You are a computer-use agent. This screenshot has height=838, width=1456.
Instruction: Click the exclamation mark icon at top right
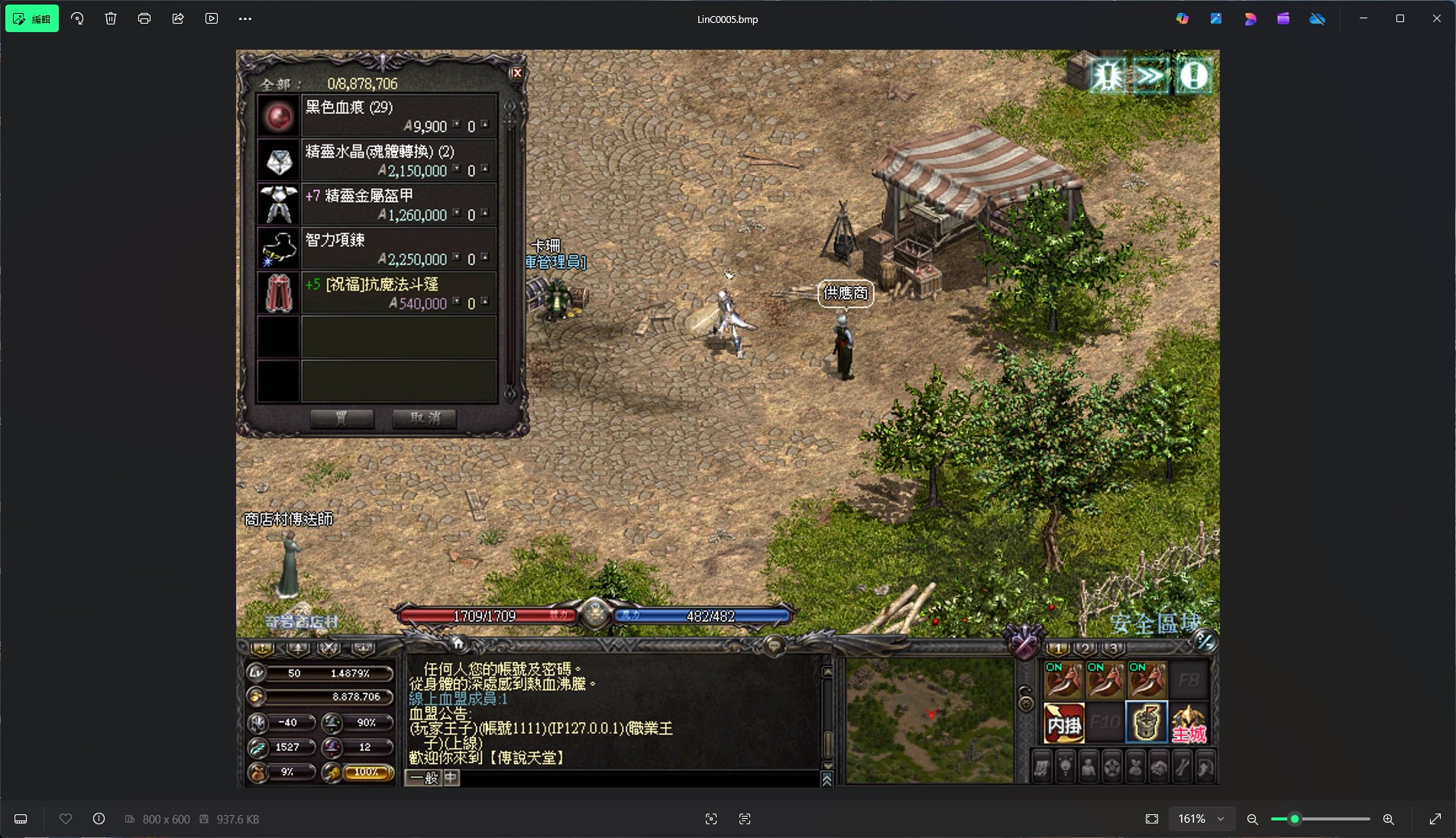(1193, 76)
